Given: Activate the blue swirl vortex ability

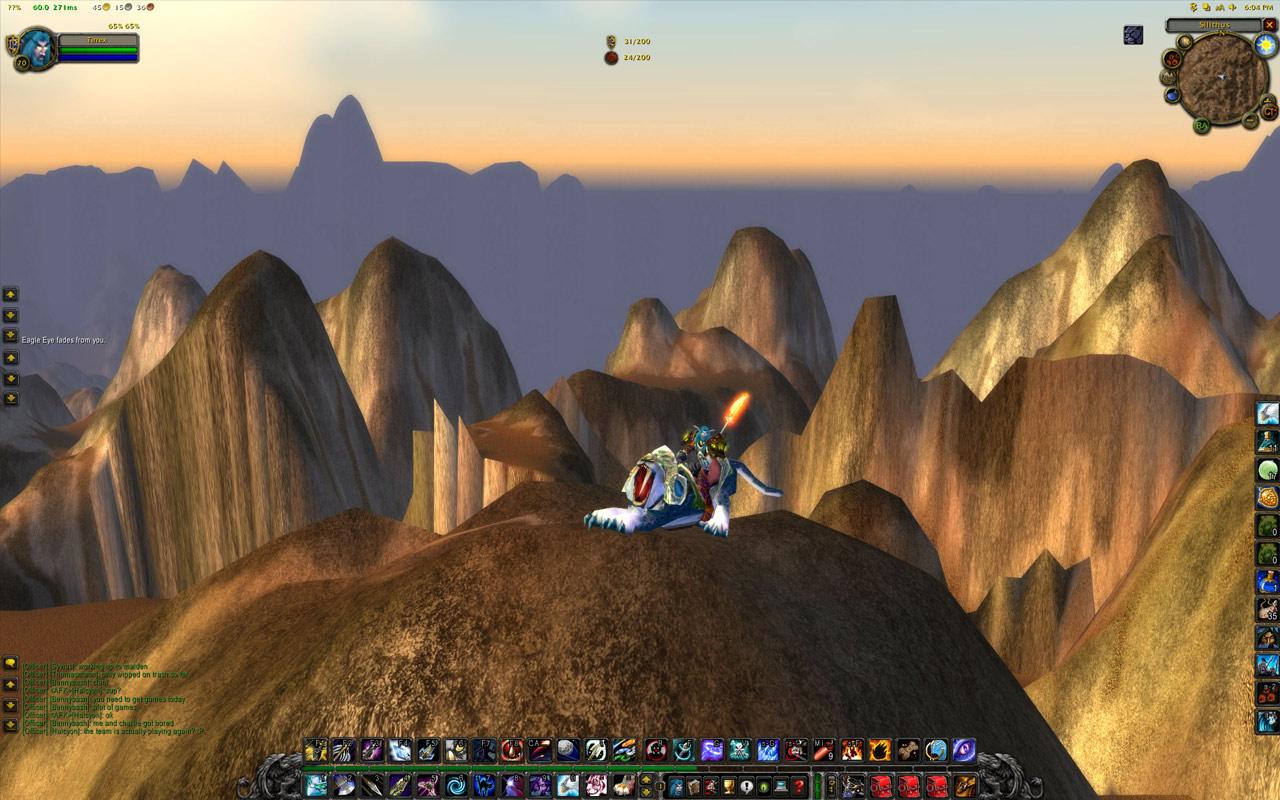Looking at the screenshot, I should click(457, 785).
